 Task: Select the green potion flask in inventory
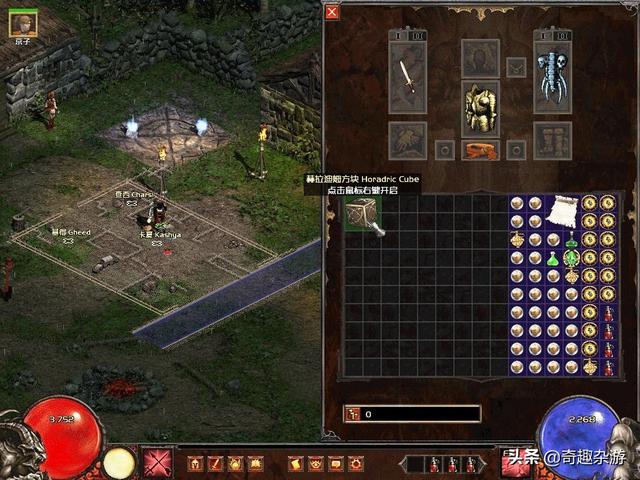pos(553,260)
